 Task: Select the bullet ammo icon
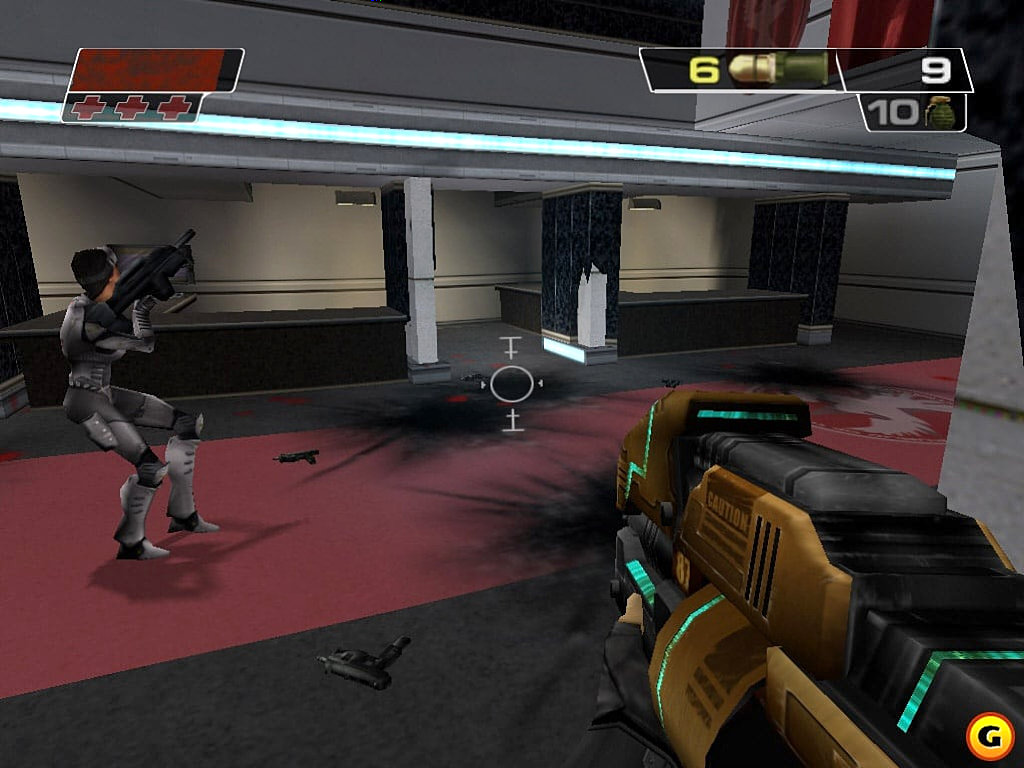tap(778, 69)
